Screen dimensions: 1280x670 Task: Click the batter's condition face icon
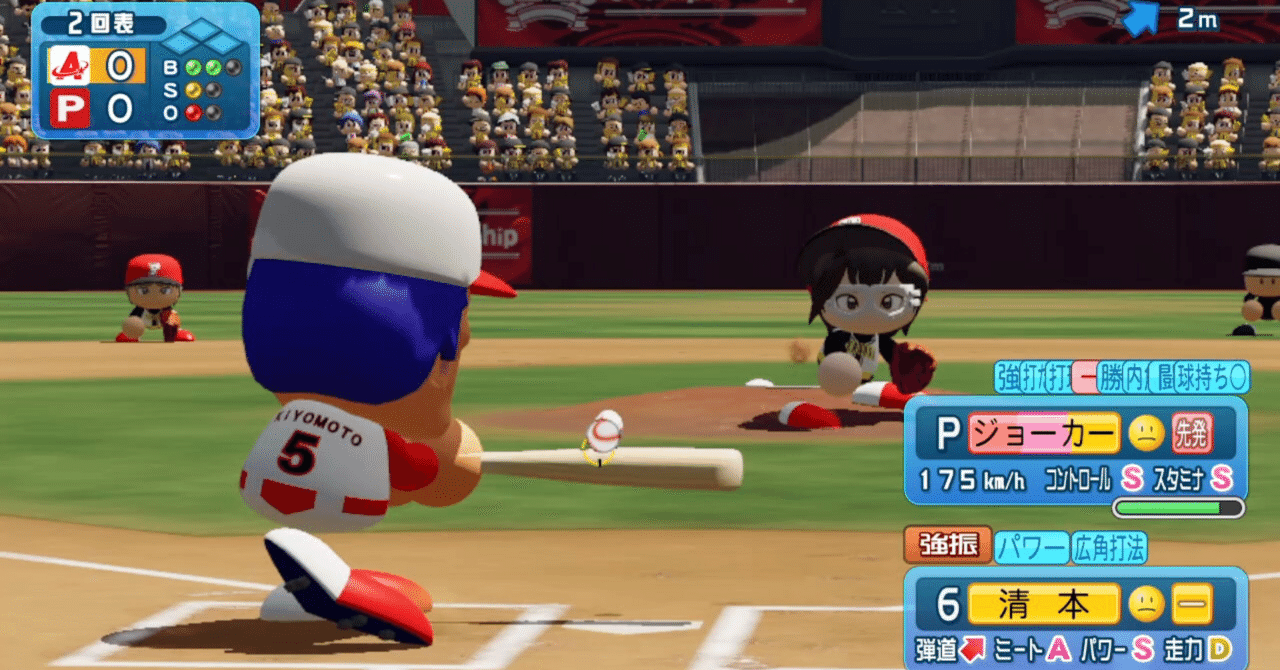(1146, 603)
